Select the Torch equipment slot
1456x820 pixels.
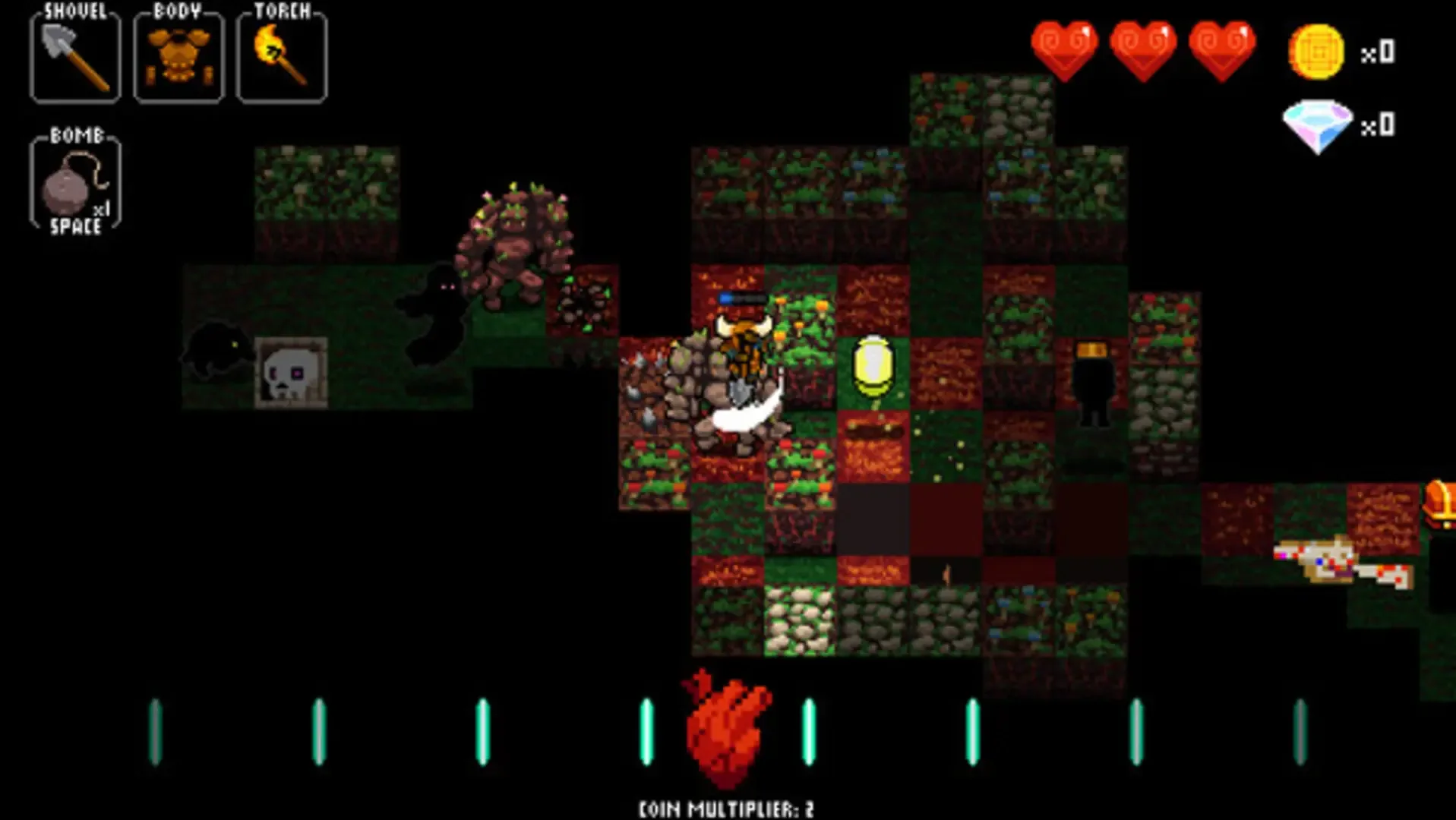pyautogui.click(x=280, y=55)
